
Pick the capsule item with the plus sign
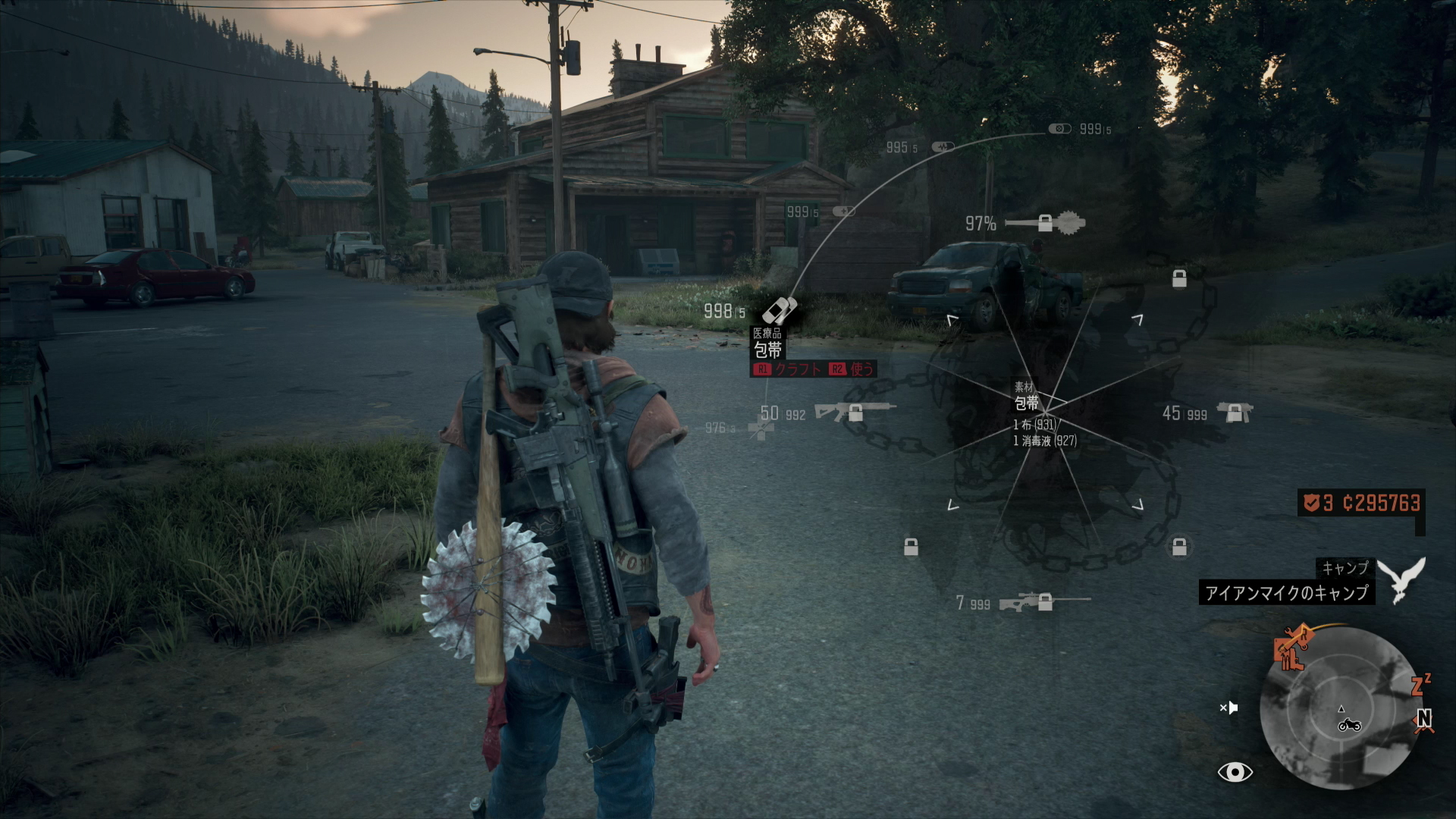pos(843,212)
